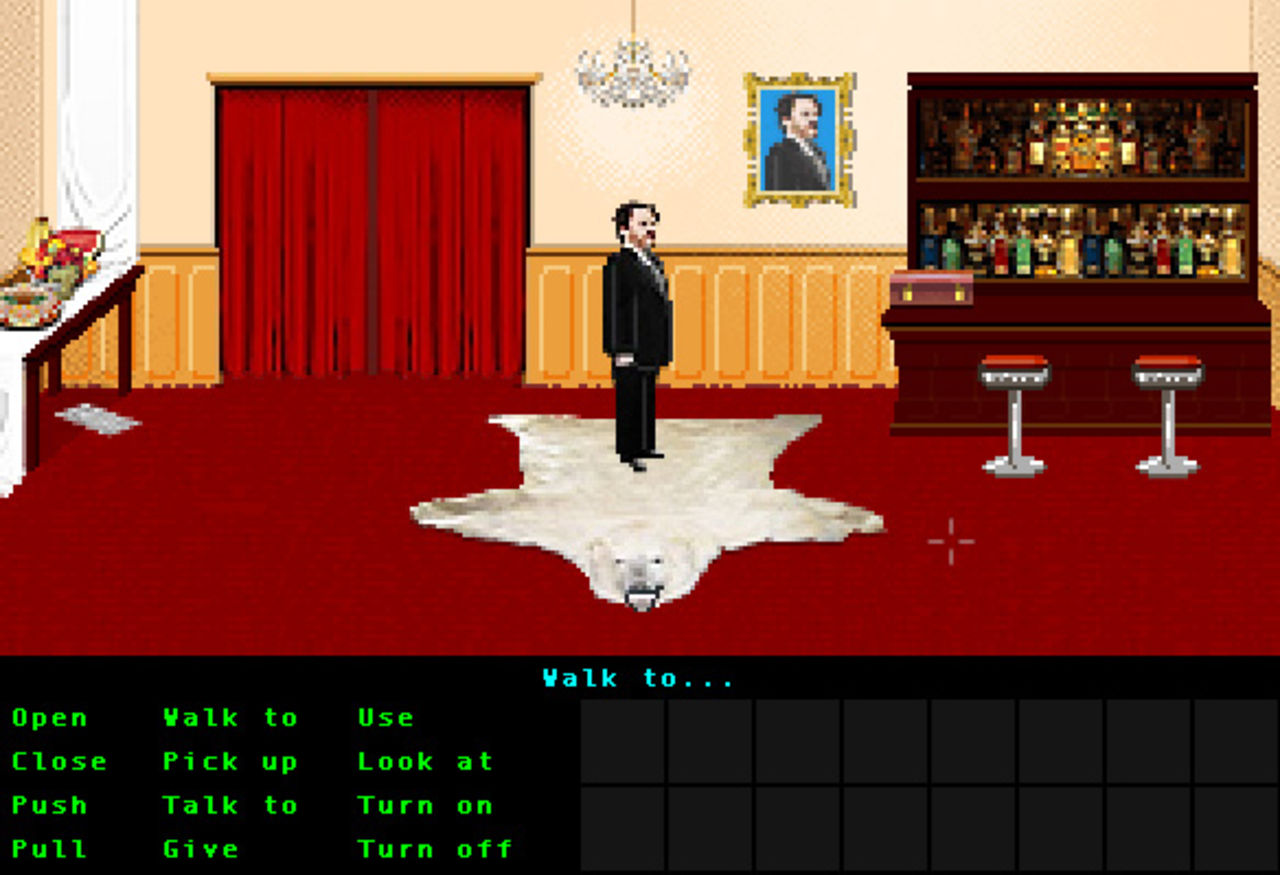Choose the Look at verb
Viewport: 1280px width, 875px height.
tap(425, 762)
